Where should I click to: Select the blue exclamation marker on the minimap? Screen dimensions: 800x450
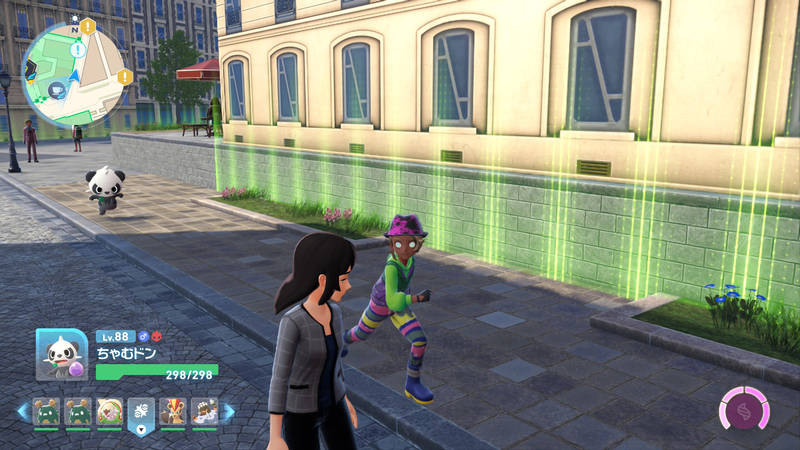pos(78,49)
